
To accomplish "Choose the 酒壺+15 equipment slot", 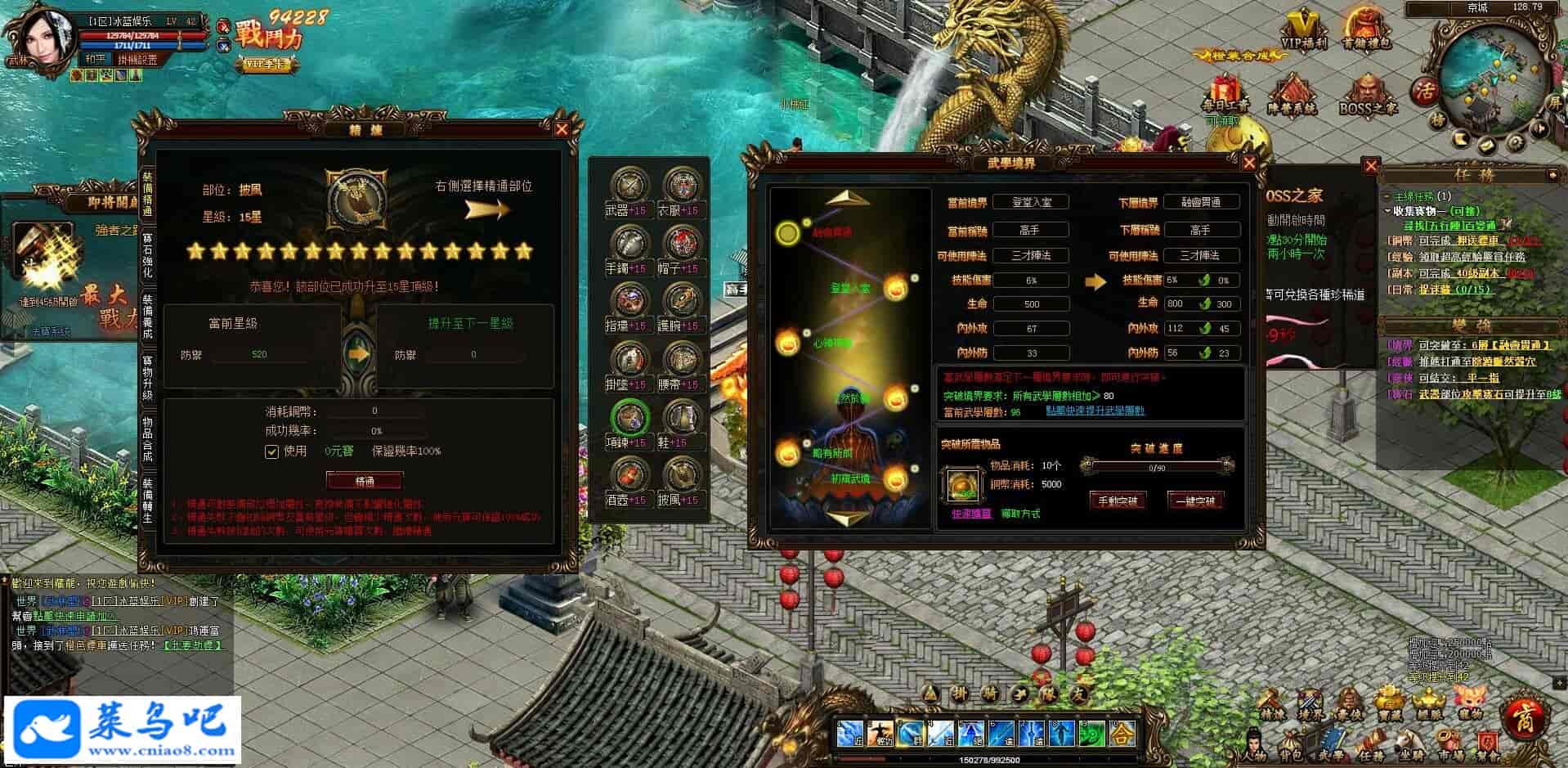I will 629,479.
